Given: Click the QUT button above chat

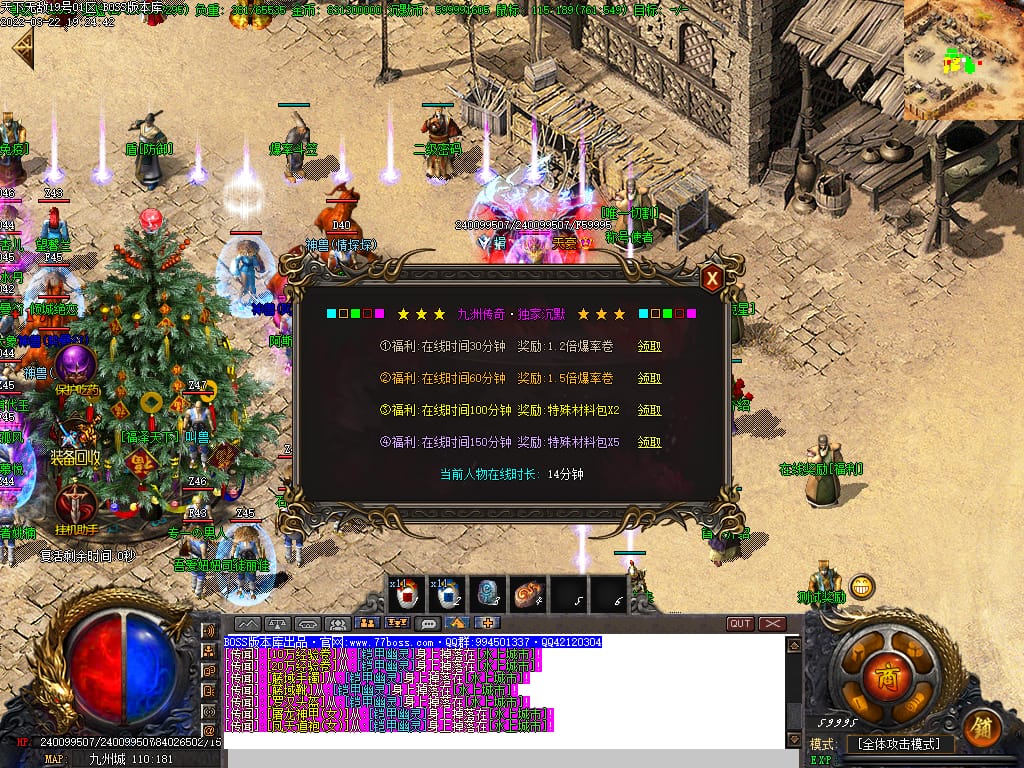Looking at the screenshot, I should 740,623.
